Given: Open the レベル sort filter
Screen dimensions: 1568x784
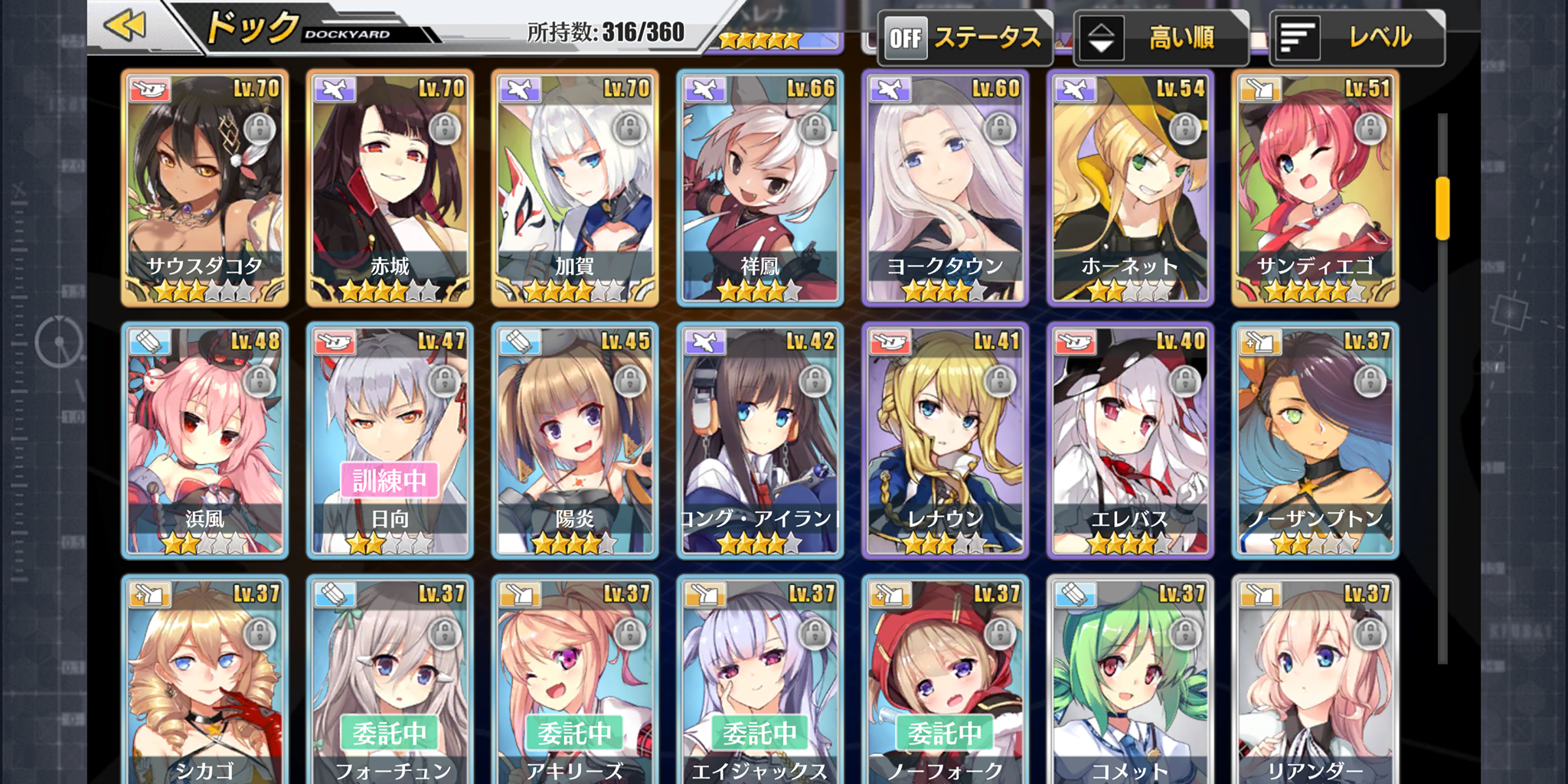Looking at the screenshot, I should 1357,38.
